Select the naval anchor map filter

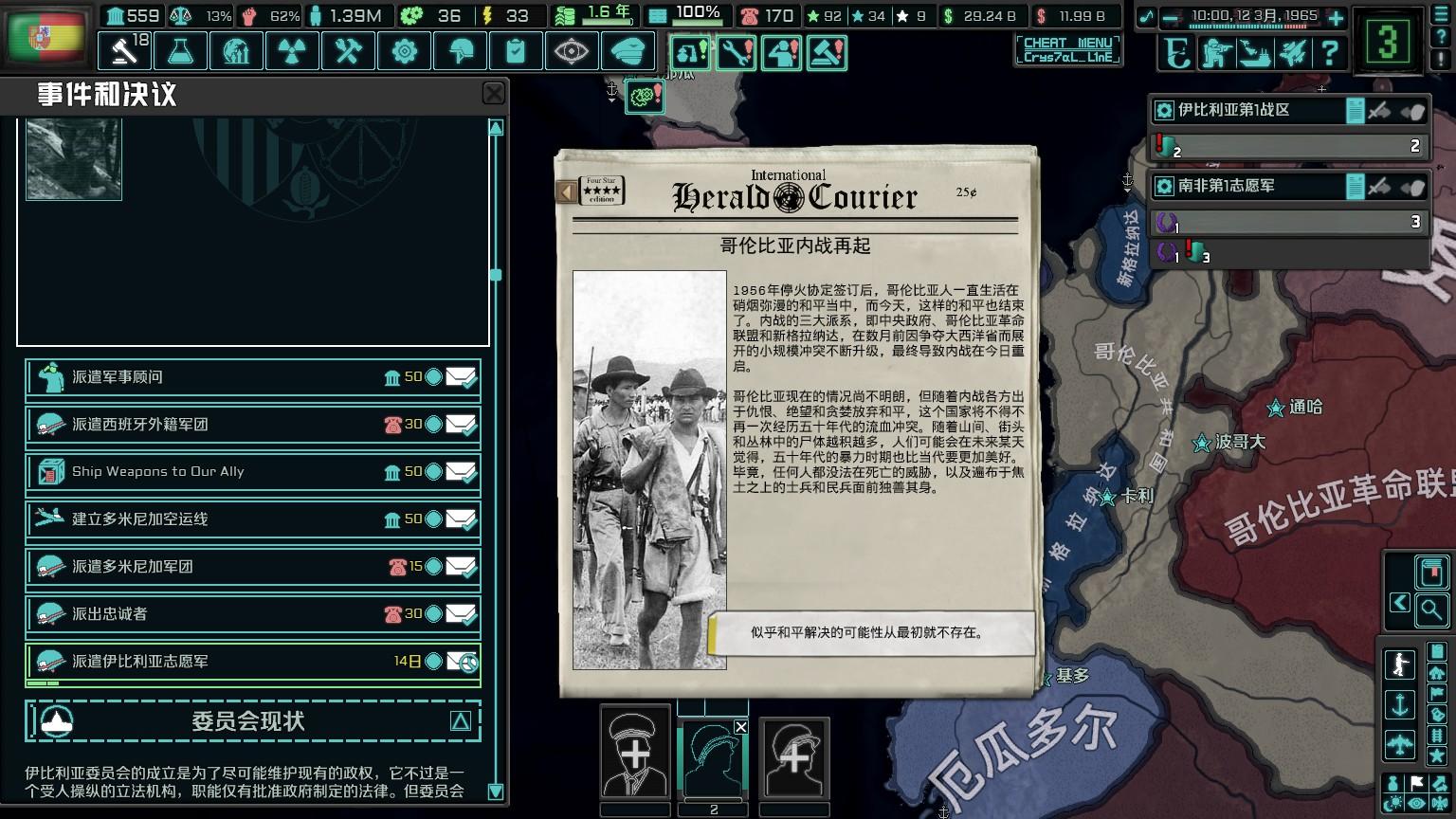1399,703
